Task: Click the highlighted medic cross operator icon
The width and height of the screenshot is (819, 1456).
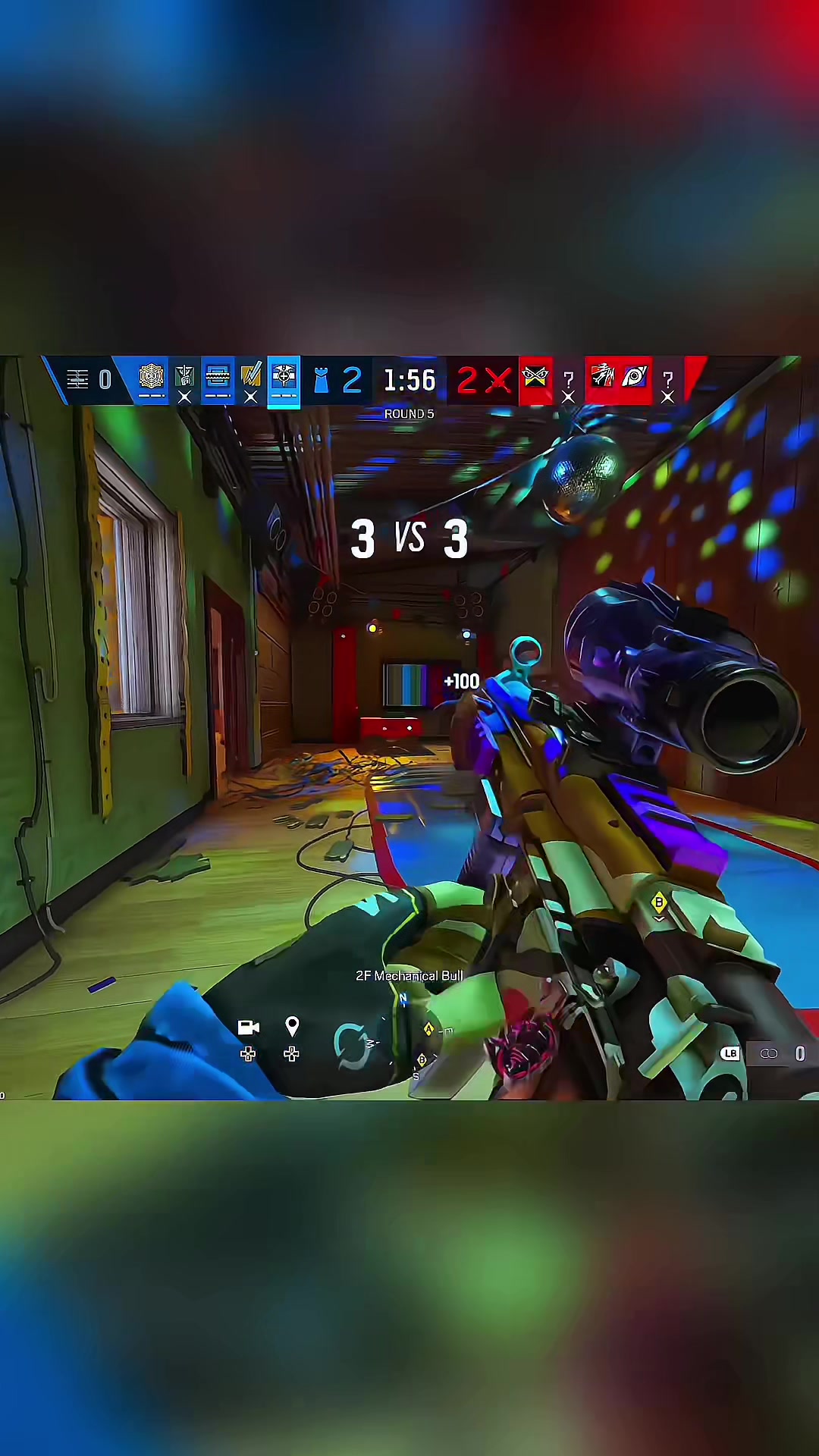Action: (x=284, y=378)
